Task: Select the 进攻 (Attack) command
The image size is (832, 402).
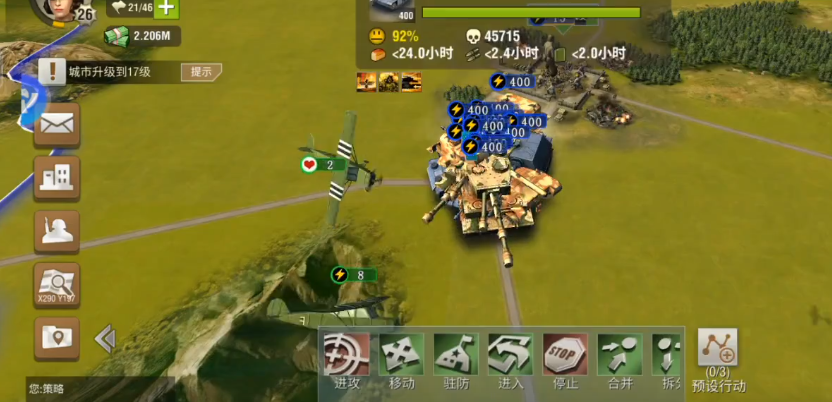Action: [x=347, y=356]
